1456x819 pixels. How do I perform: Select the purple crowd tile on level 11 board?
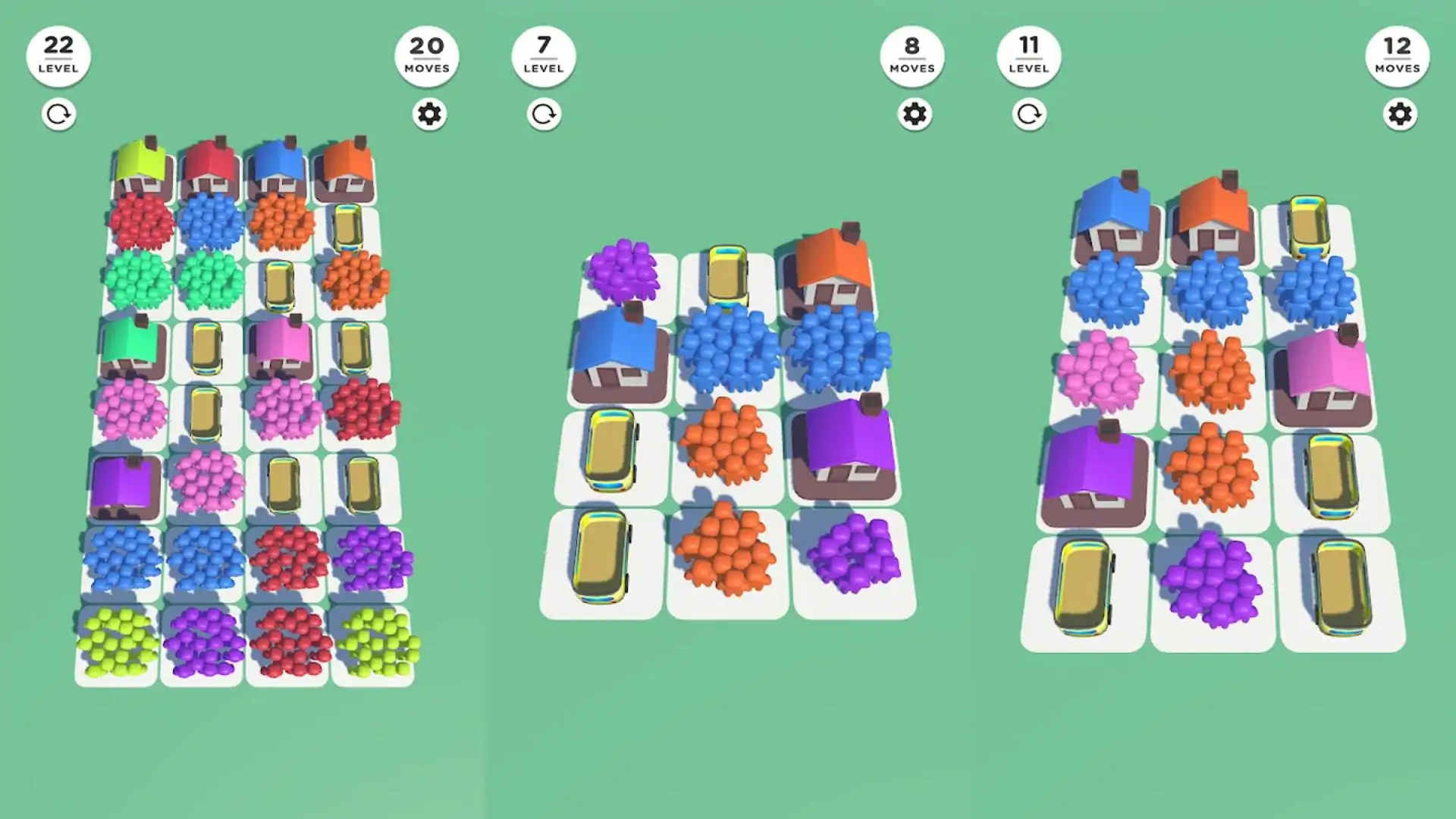pos(1210,579)
